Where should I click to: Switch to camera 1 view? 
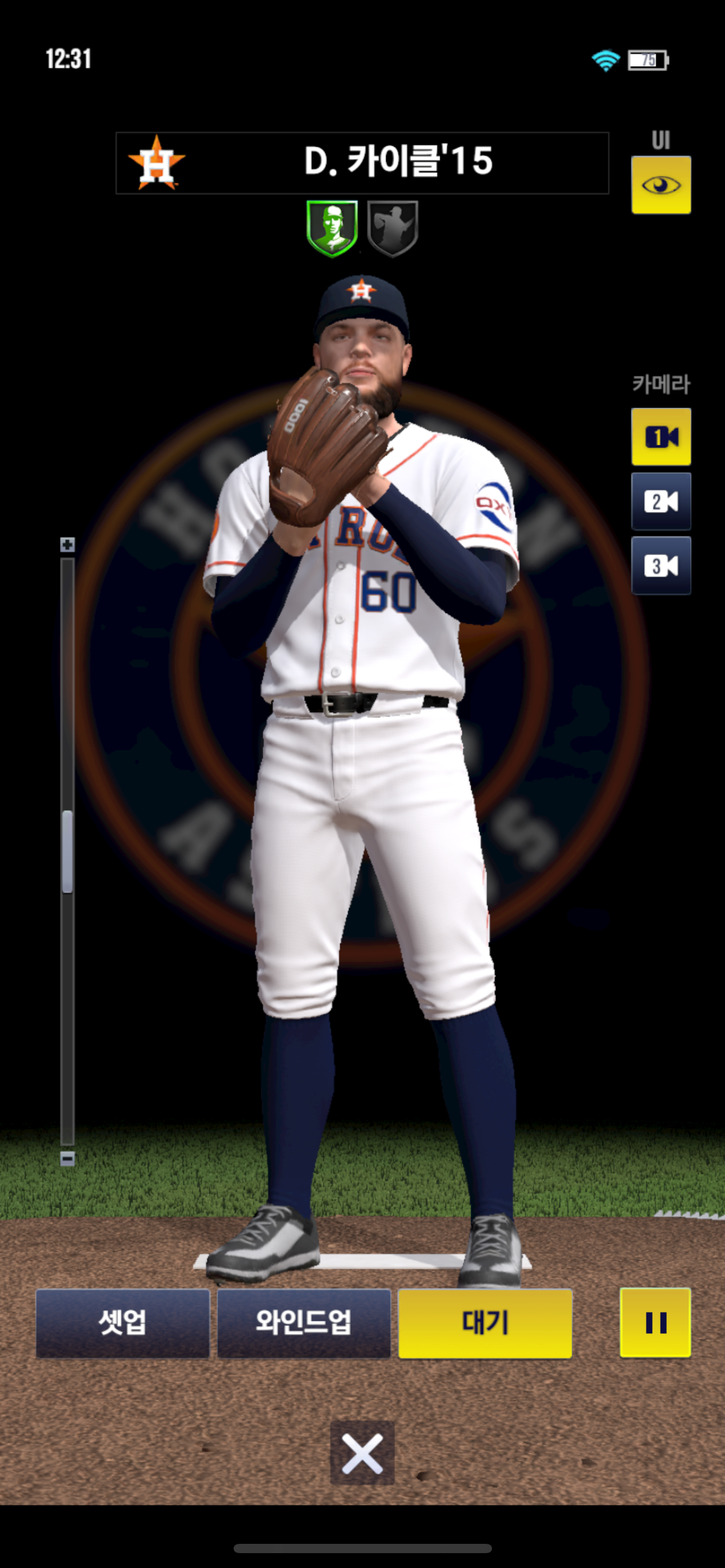pyautogui.click(x=661, y=437)
